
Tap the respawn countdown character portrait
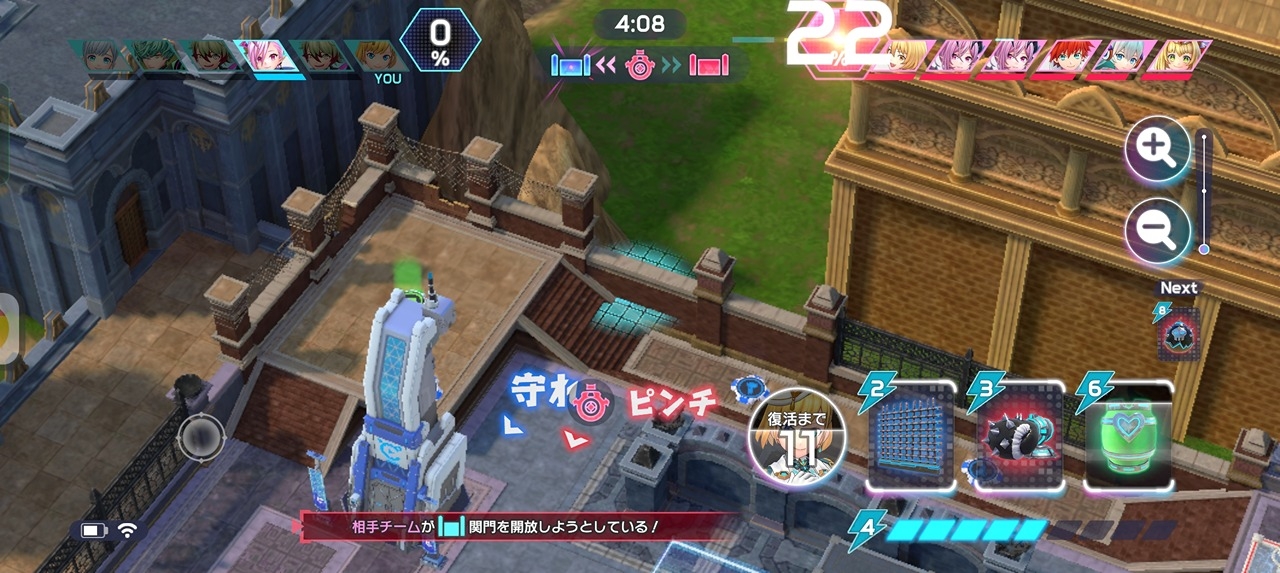tap(796, 436)
